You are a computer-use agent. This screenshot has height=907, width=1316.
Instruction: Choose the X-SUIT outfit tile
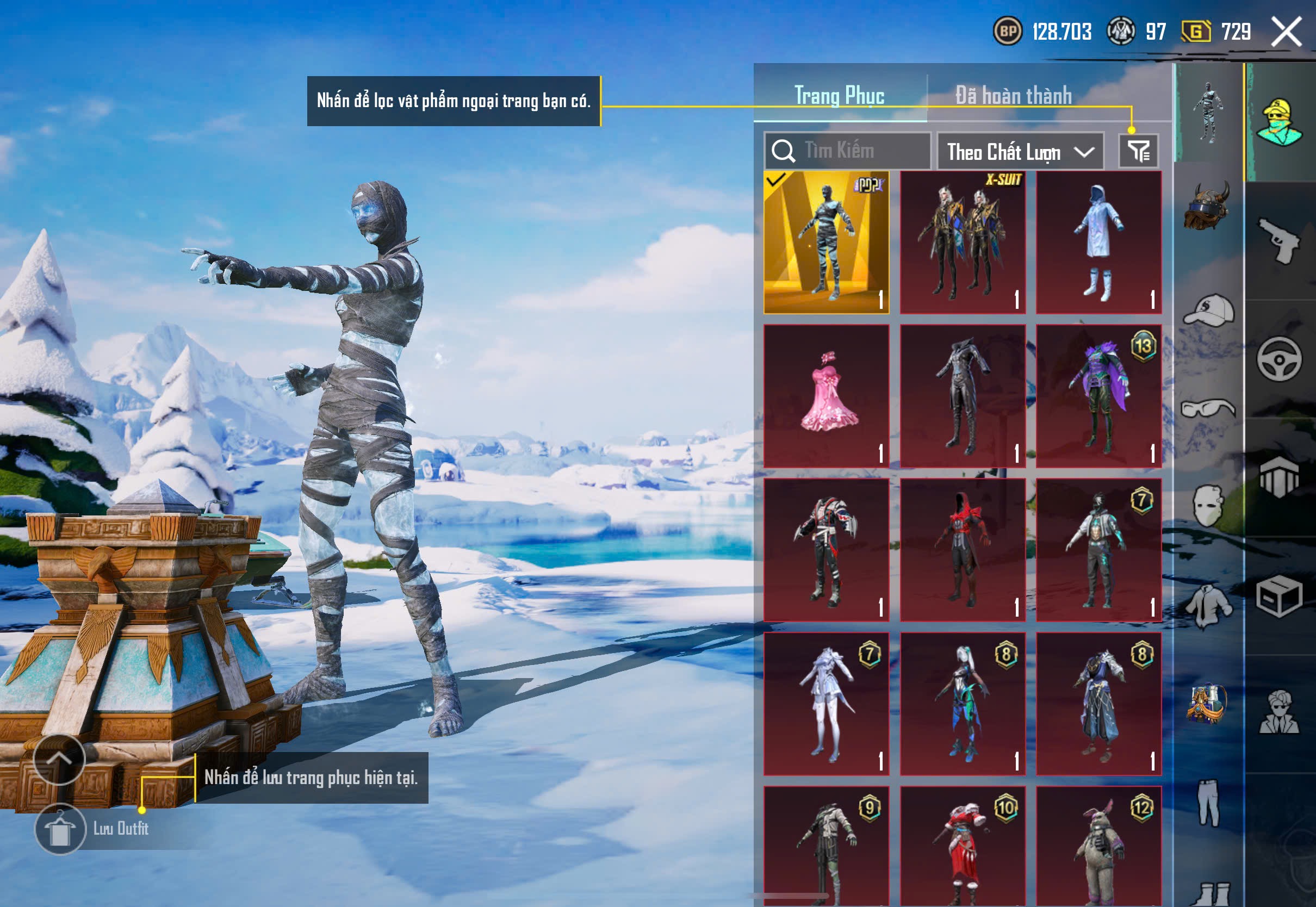(963, 243)
